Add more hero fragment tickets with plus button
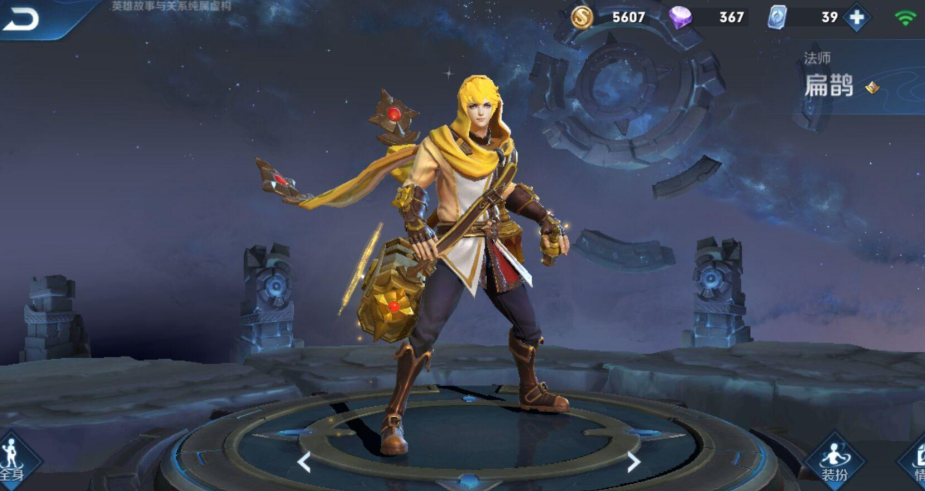Viewport: 925px width, 491px height. pyautogui.click(x=856, y=17)
